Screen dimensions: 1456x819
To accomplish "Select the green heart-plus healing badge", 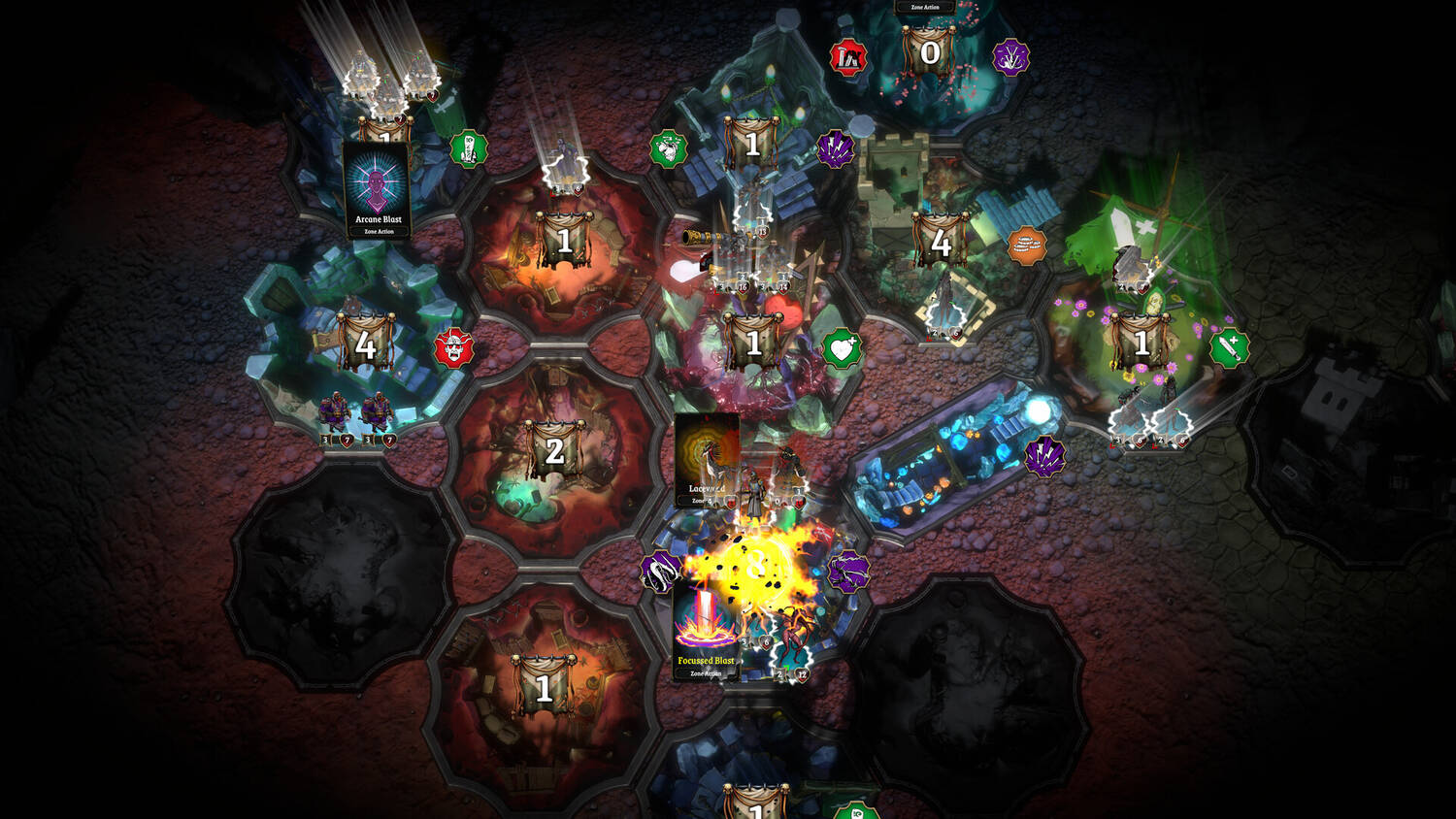I will 842,348.
